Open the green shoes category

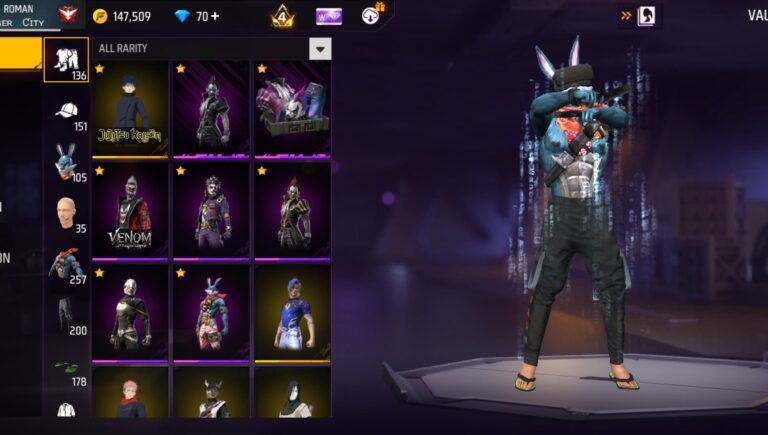pos(66,366)
